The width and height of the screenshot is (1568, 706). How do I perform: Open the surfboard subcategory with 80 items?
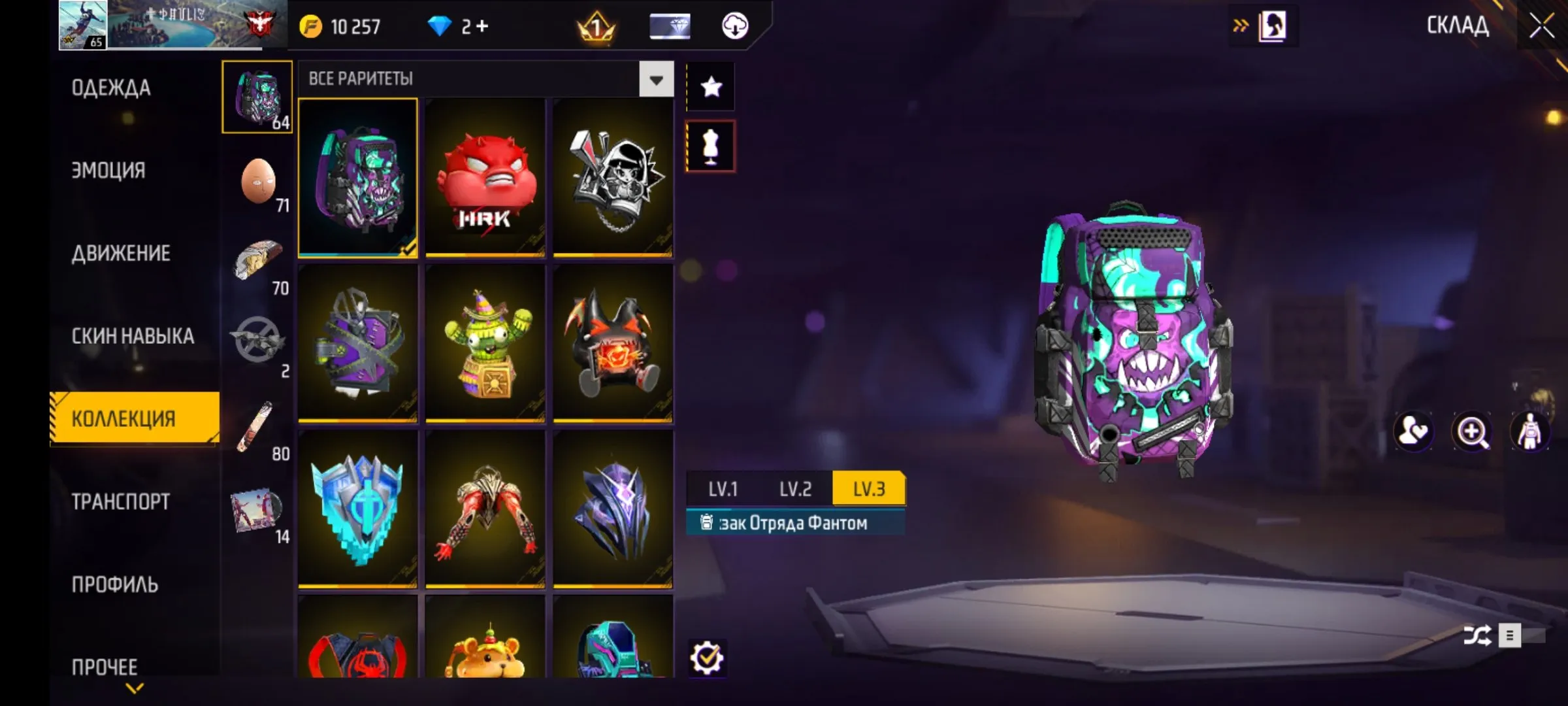(x=257, y=429)
